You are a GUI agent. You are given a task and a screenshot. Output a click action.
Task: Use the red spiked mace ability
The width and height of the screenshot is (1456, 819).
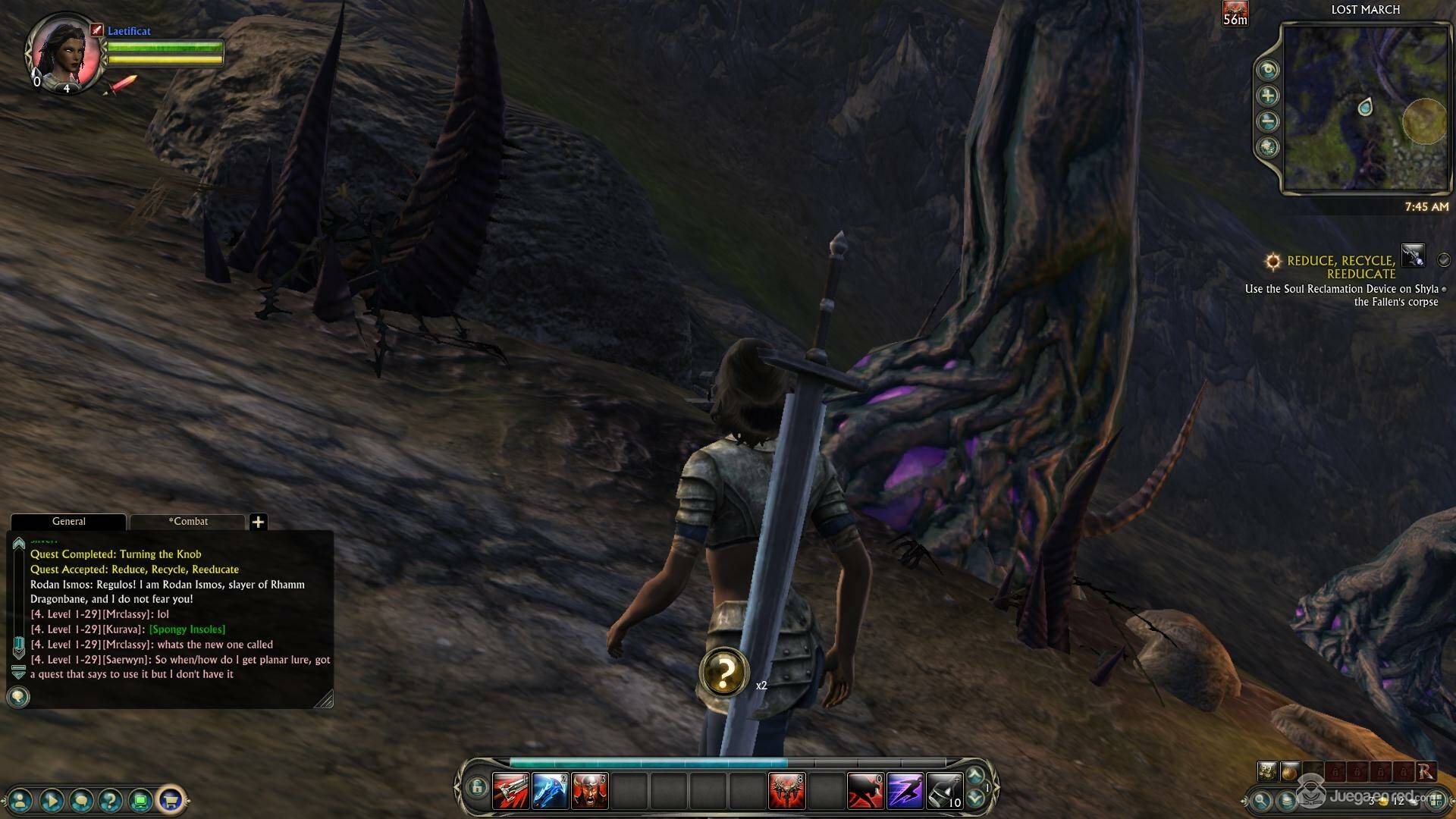click(786, 791)
